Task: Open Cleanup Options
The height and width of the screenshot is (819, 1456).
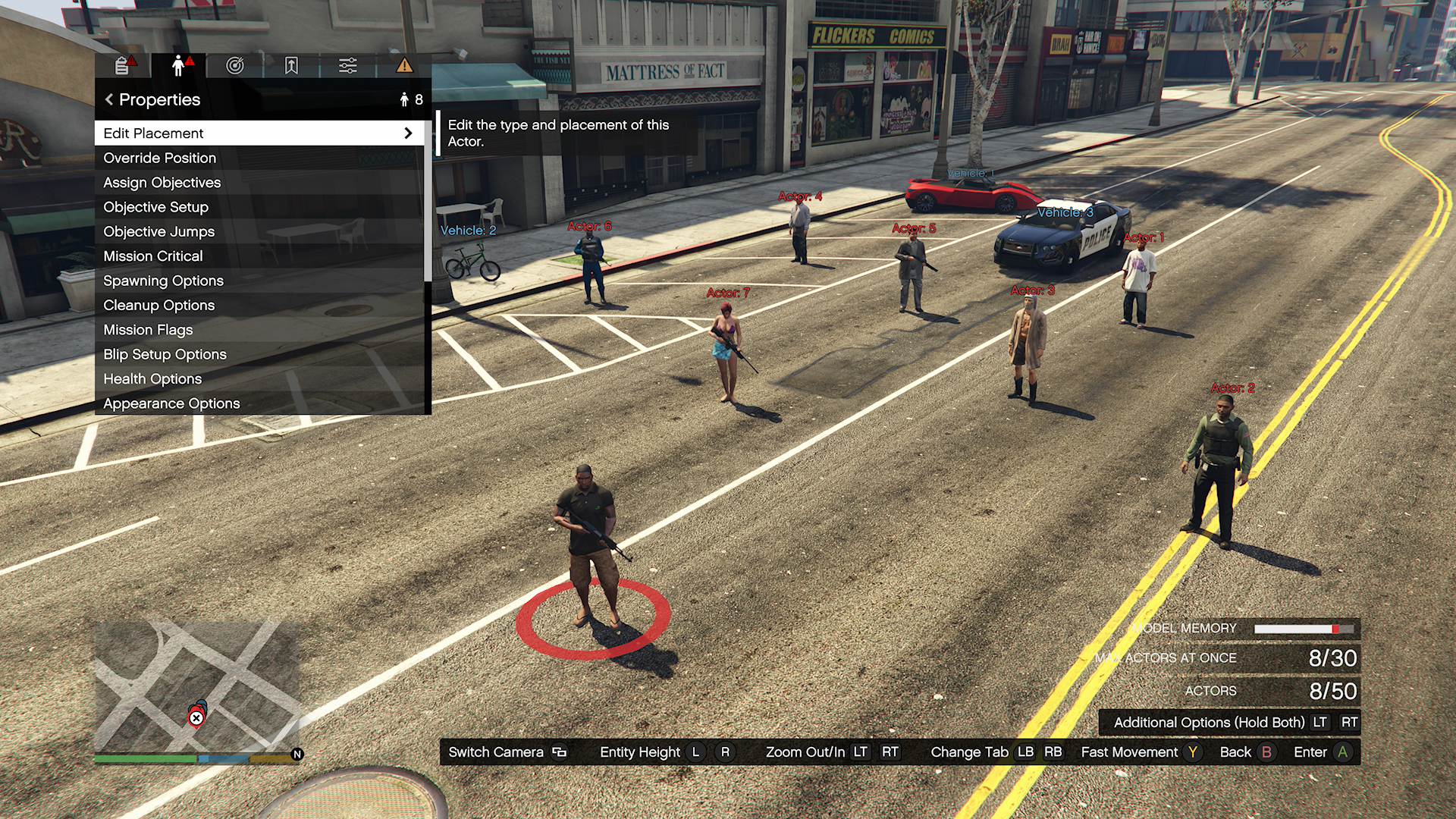Action: tap(258, 305)
